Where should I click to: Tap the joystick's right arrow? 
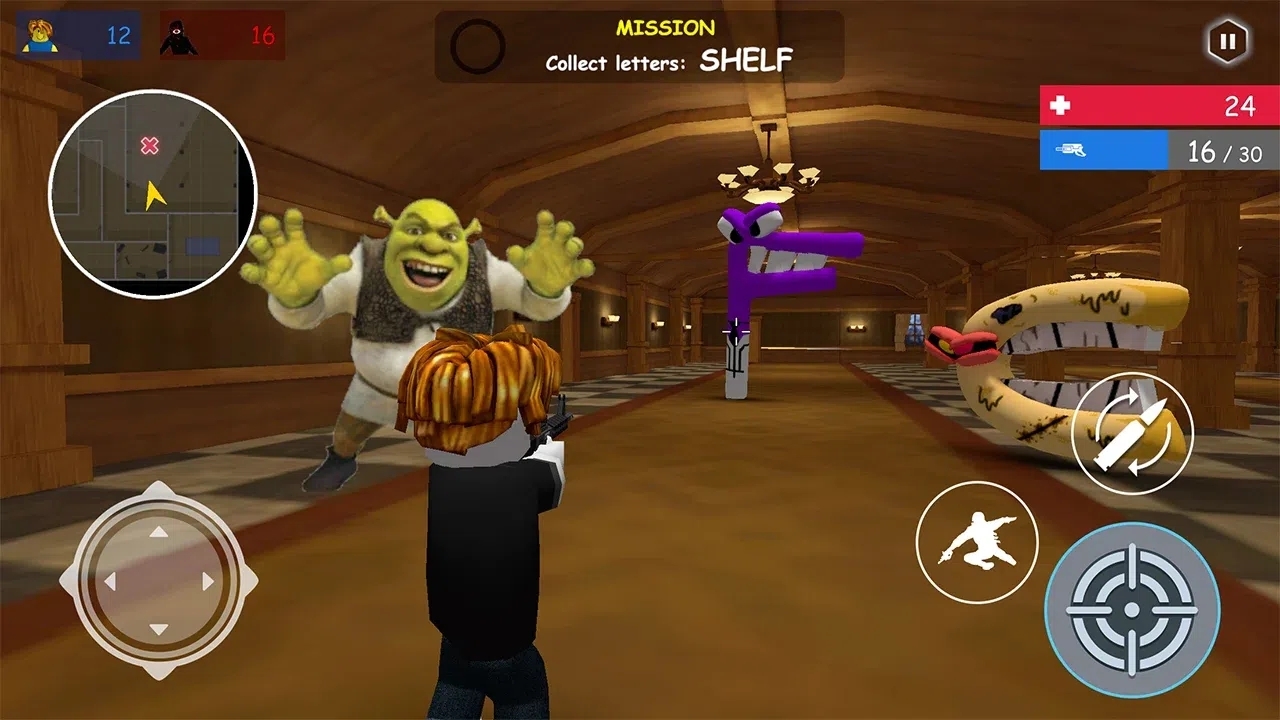(x=208, y=581)
